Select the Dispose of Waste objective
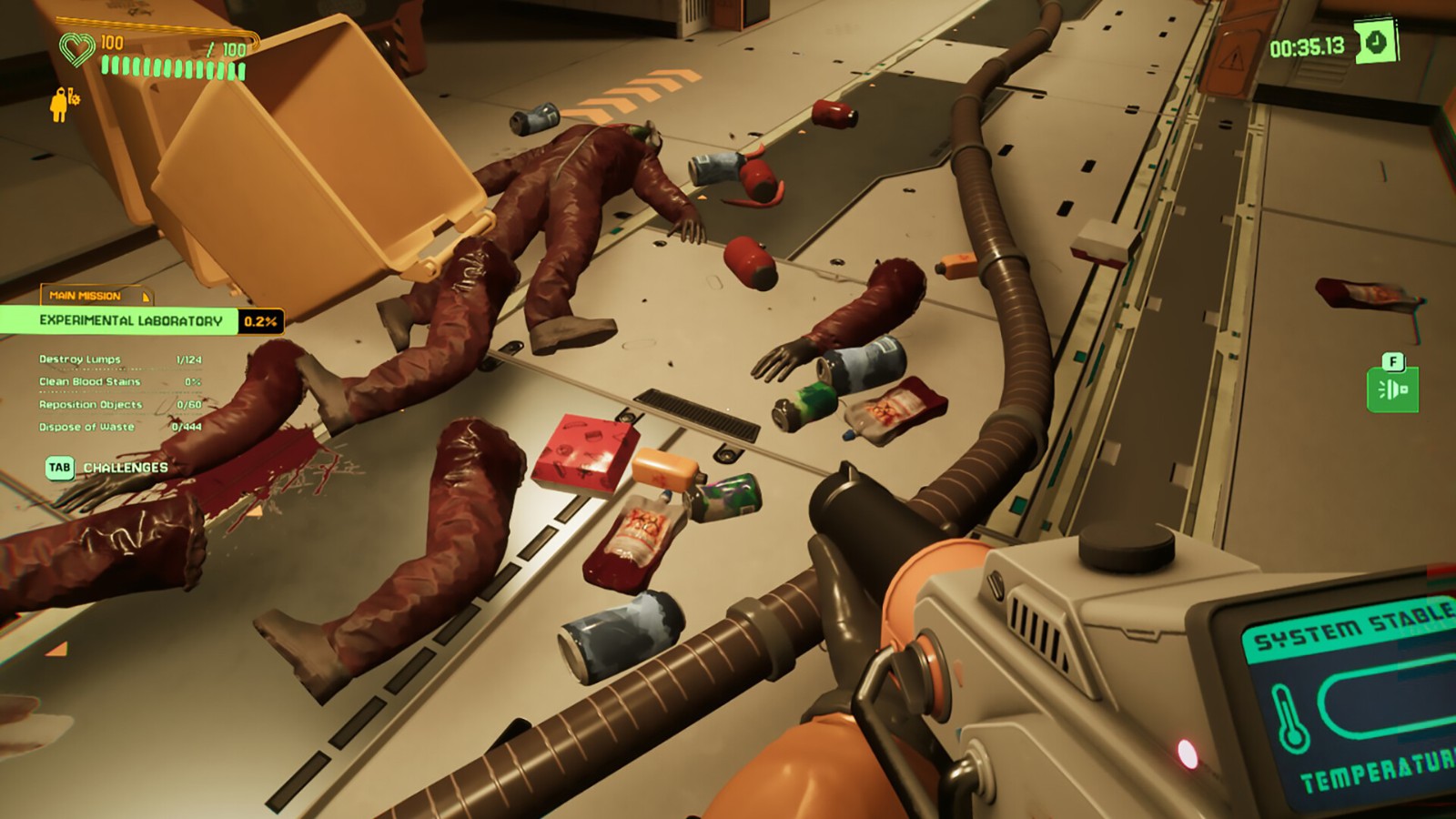 [86, 427]
